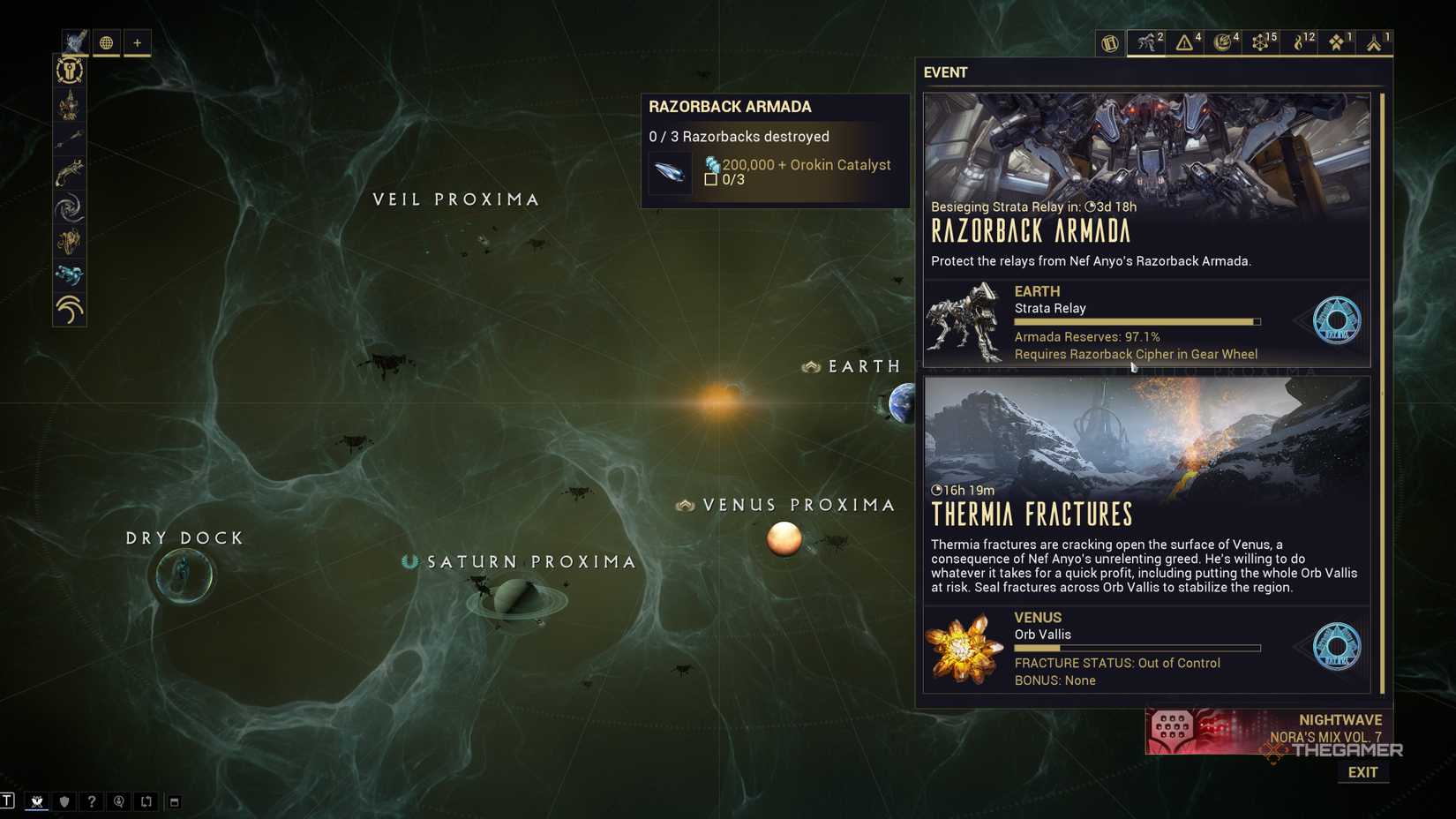The height and width of the screenshot is (819, 1456).
Task: Click the leftmost News icon in the World State bar
Action: [x=1110, y=42]
